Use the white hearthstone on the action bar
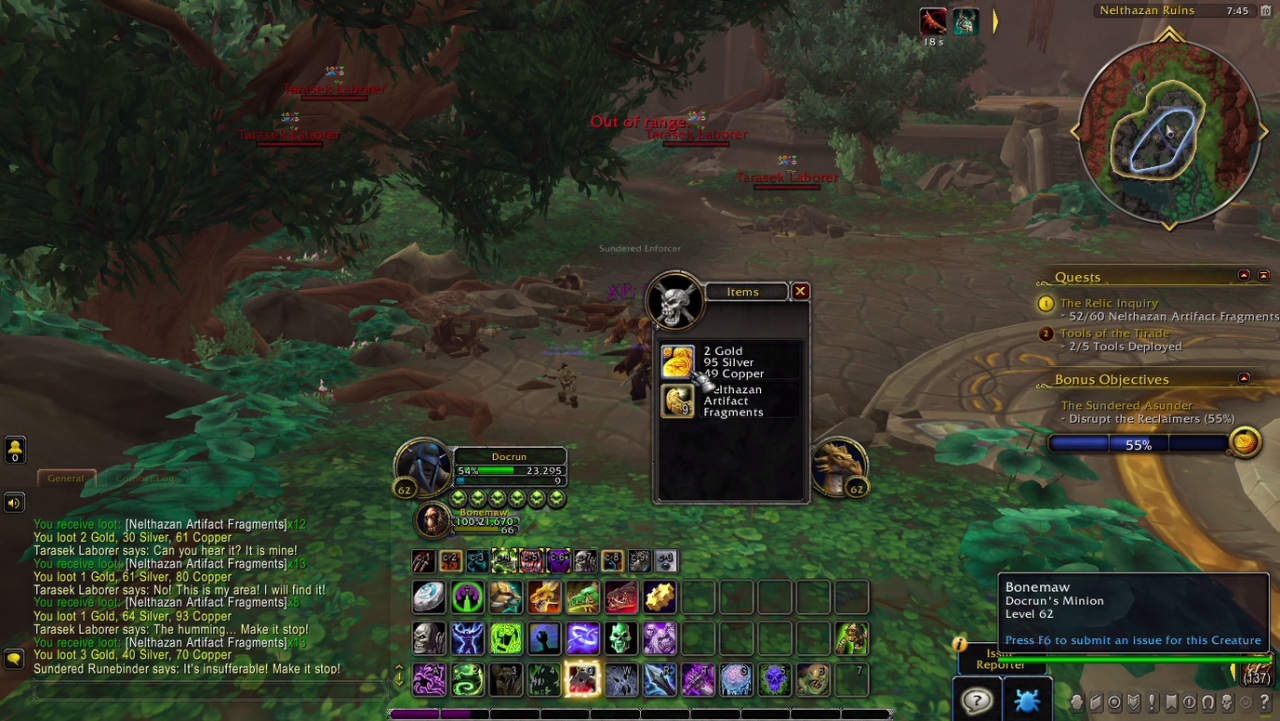 (429, 598)
